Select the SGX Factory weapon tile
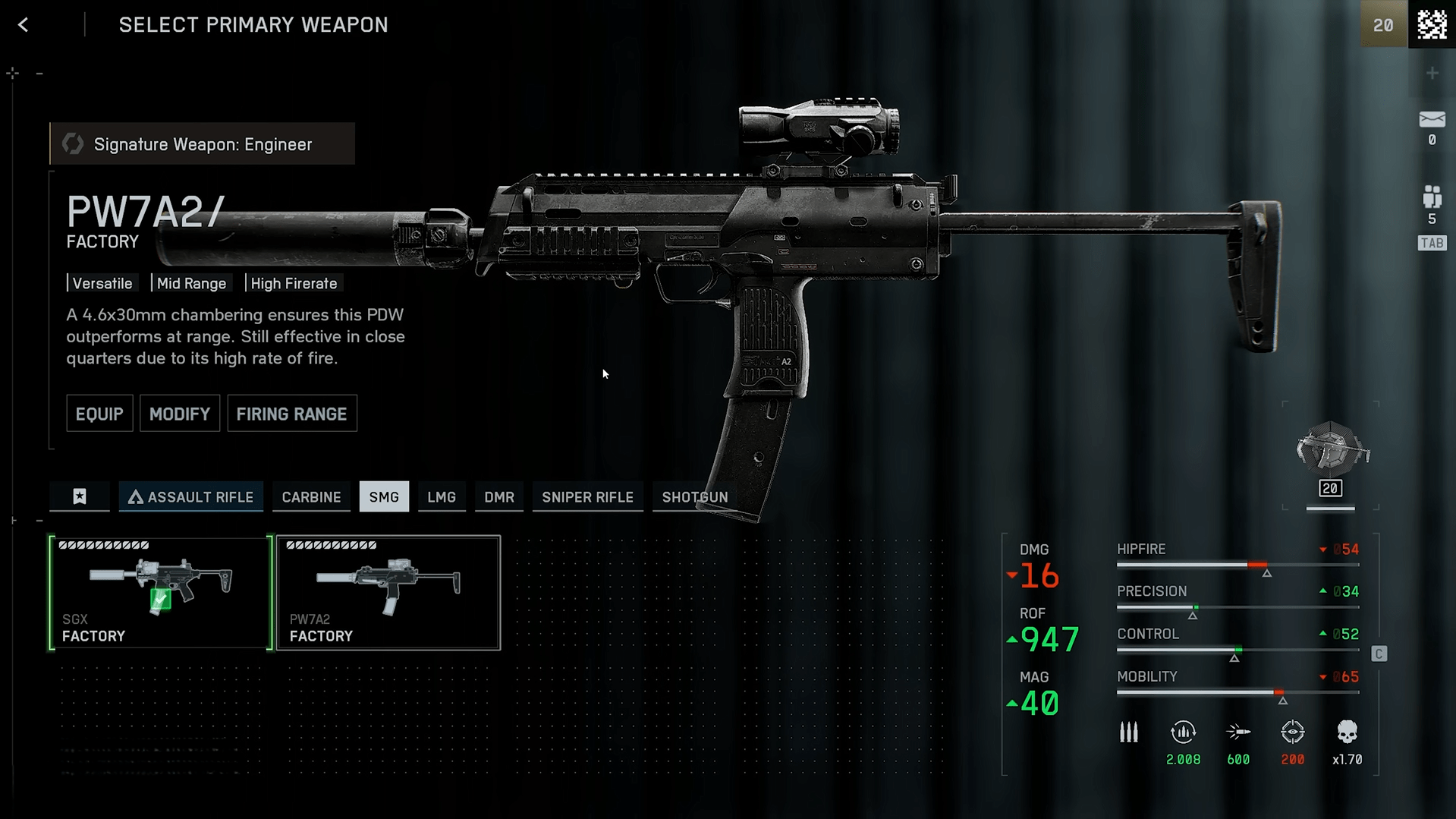1456x819 pixels. tap(160, 593)
